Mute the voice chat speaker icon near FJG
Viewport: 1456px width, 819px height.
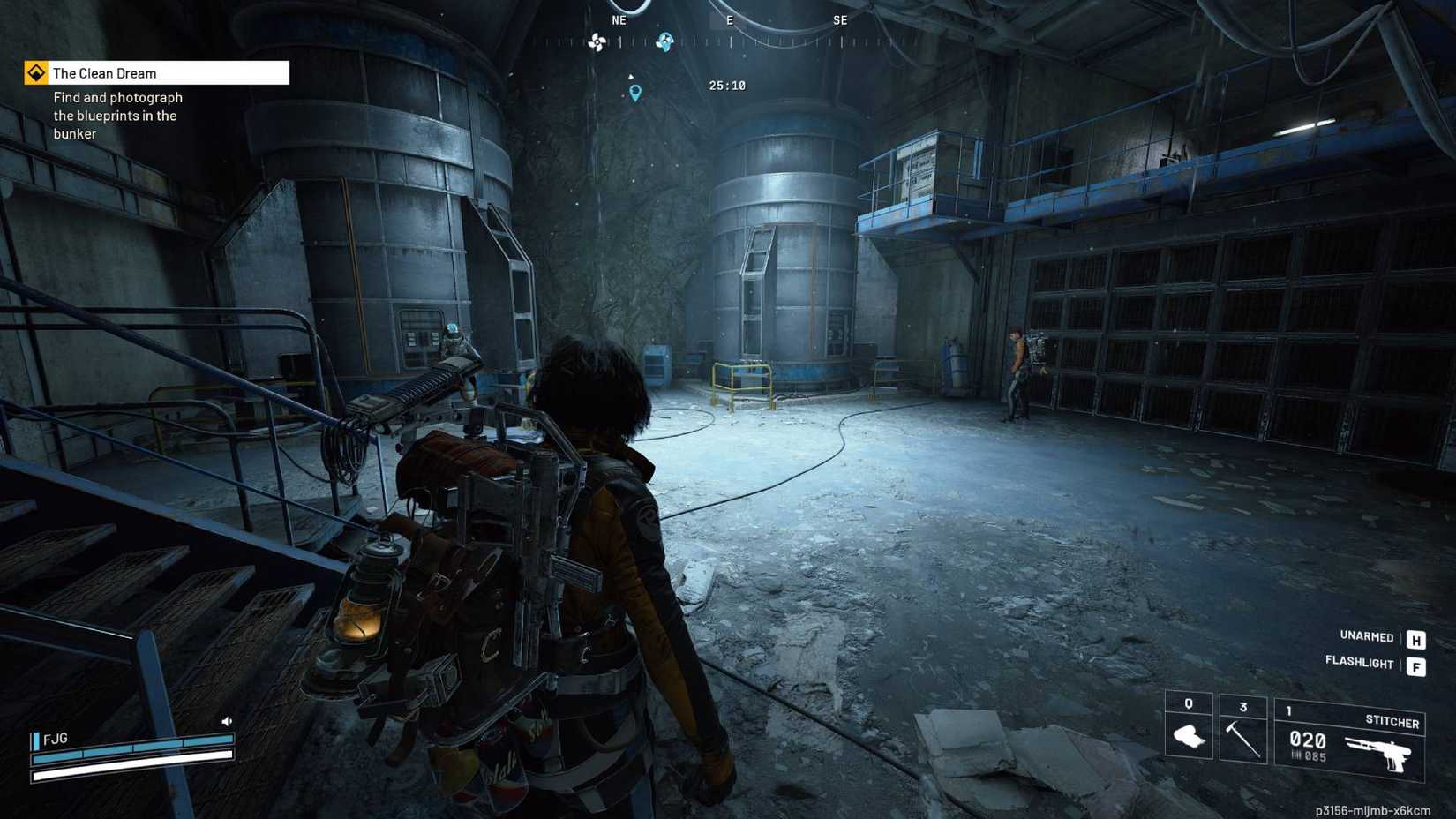point(227,720)
